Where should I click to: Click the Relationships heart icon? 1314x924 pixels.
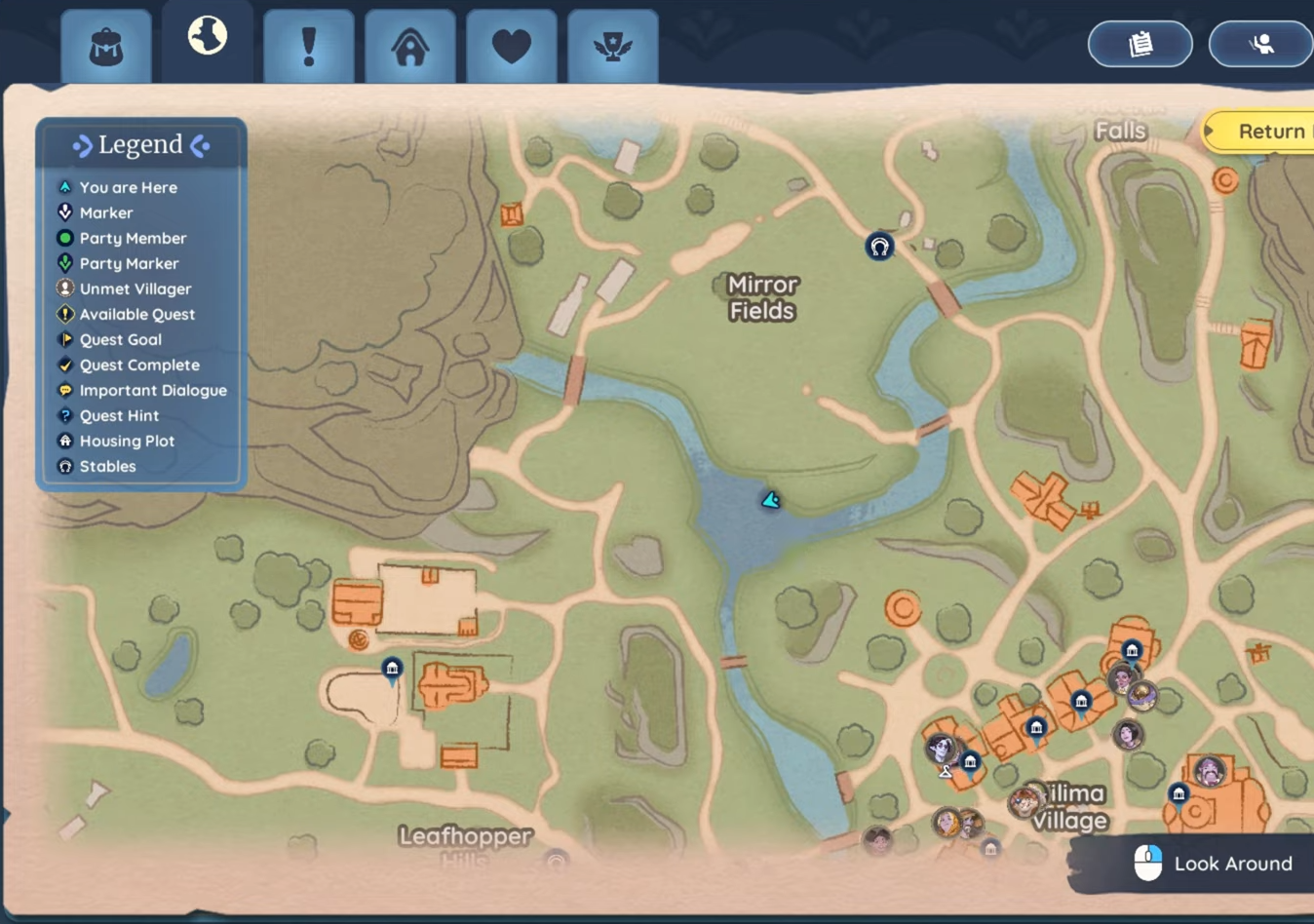pyautogui.click(x=512, y=44)
